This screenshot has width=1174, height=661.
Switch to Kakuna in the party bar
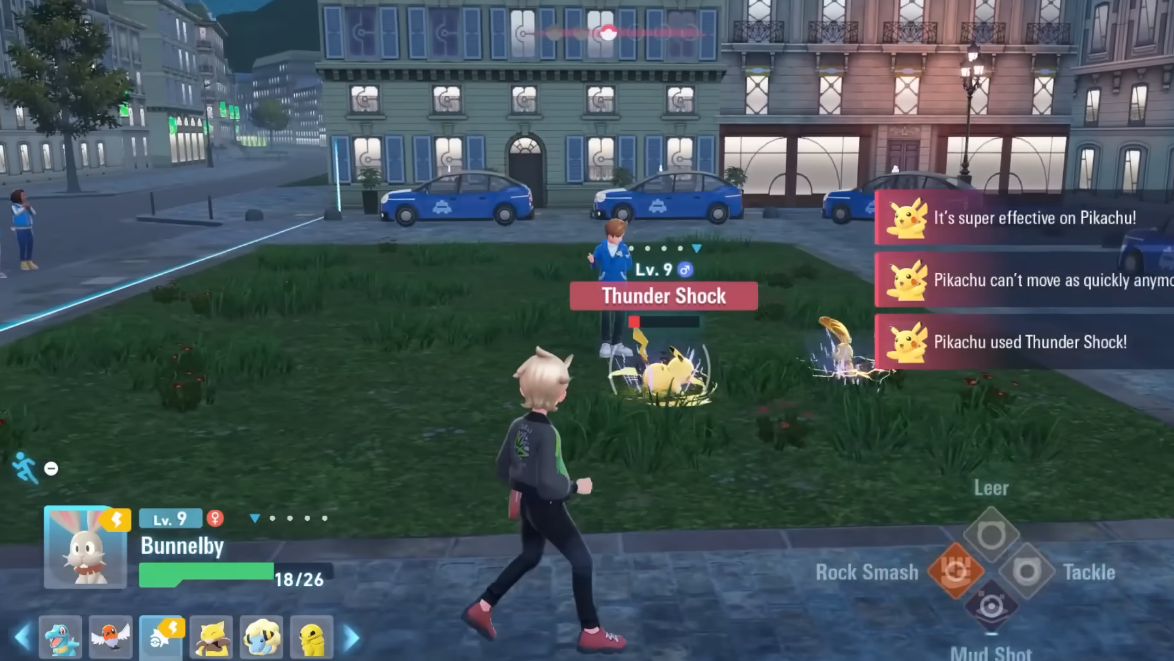311,637
